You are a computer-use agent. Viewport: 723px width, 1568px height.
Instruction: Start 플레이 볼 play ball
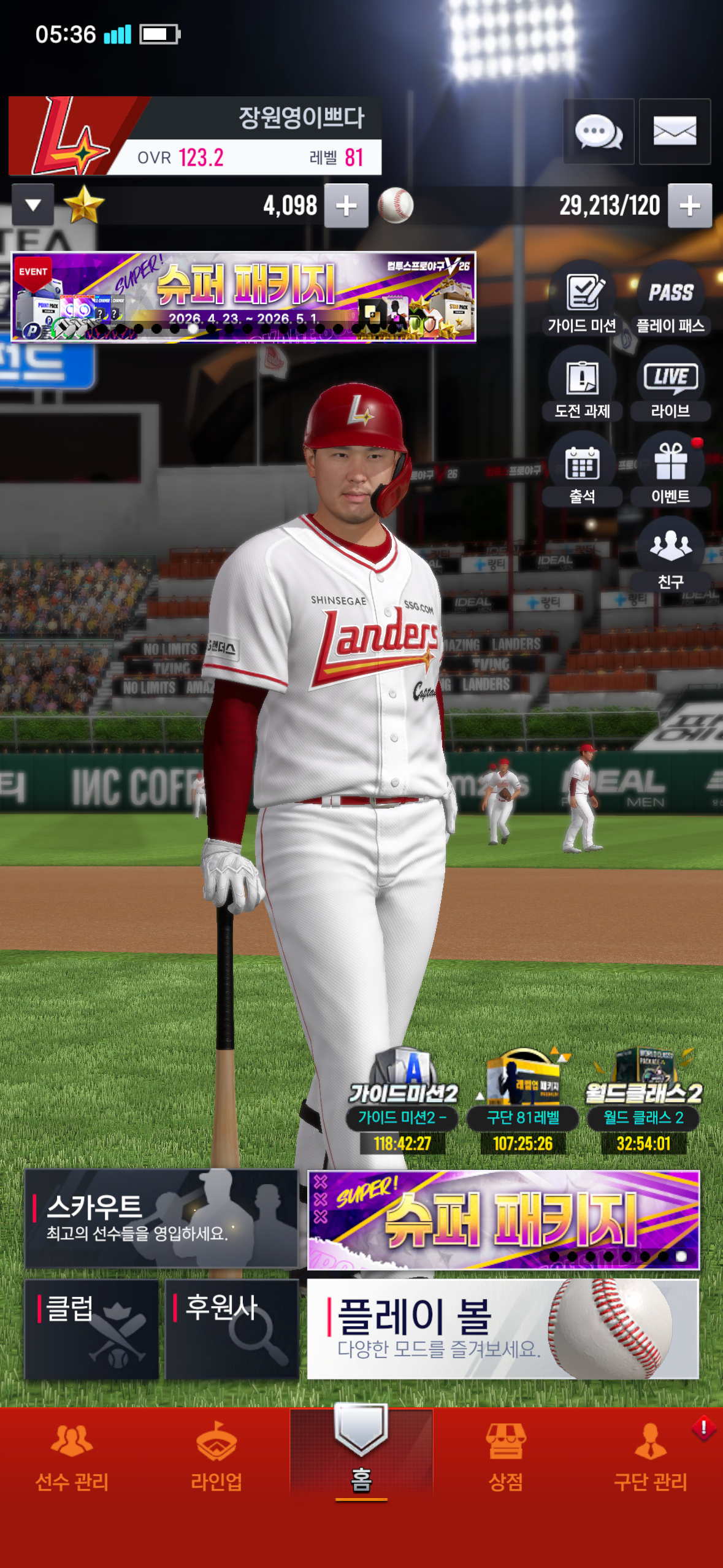(x=503, y=1329)
